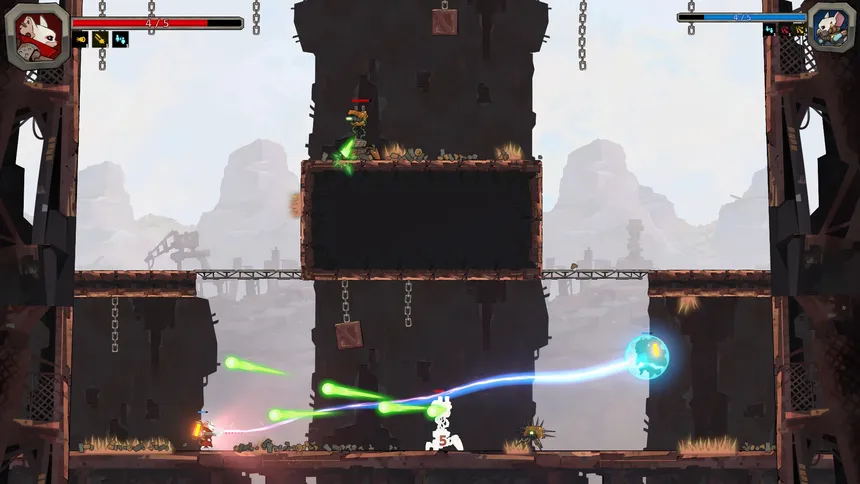Activate the blue player's red arrows icon
The height and width of the screenshot is (484, 860).
click(784, 31)
